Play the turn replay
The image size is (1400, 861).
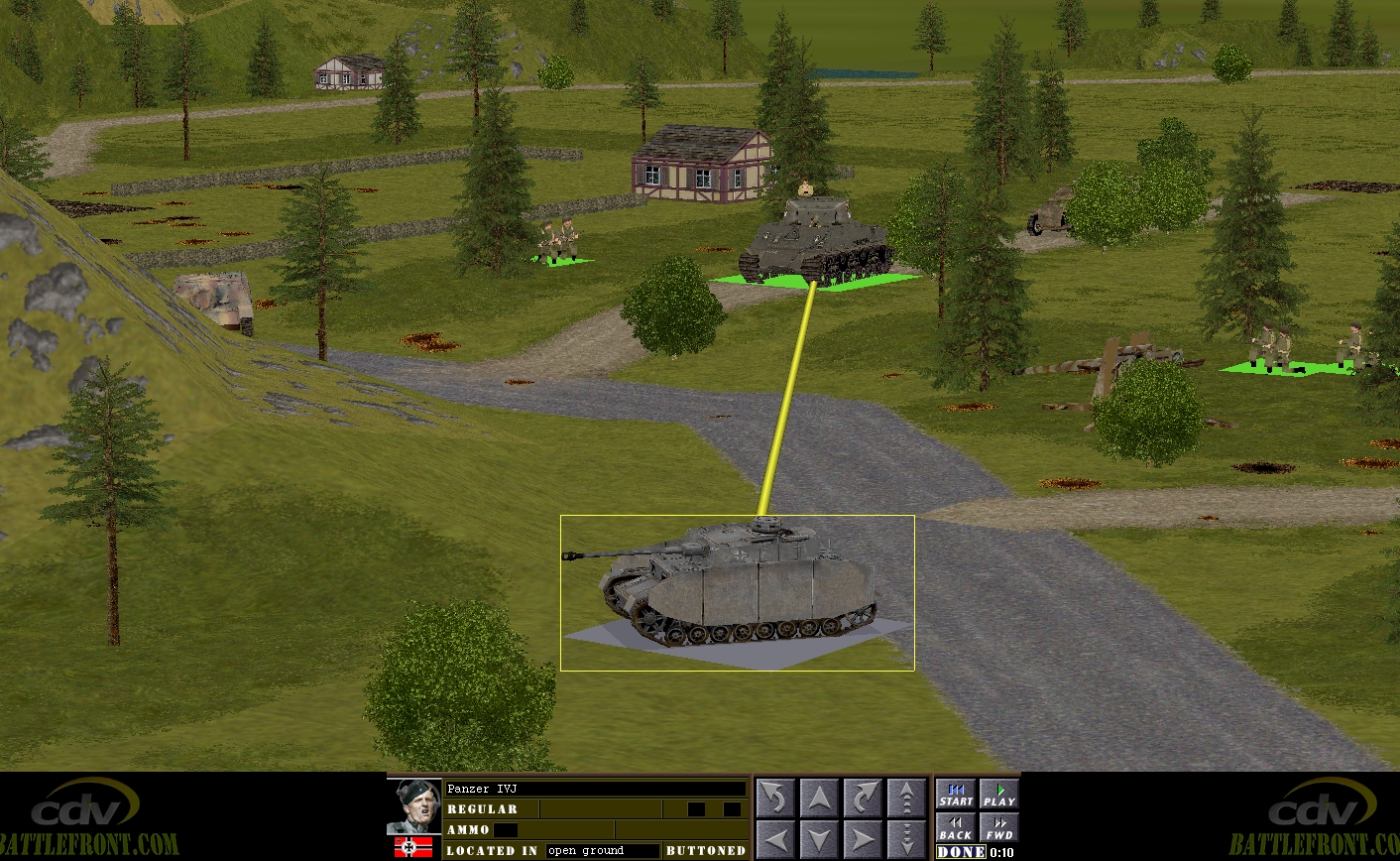coord(999,795)
